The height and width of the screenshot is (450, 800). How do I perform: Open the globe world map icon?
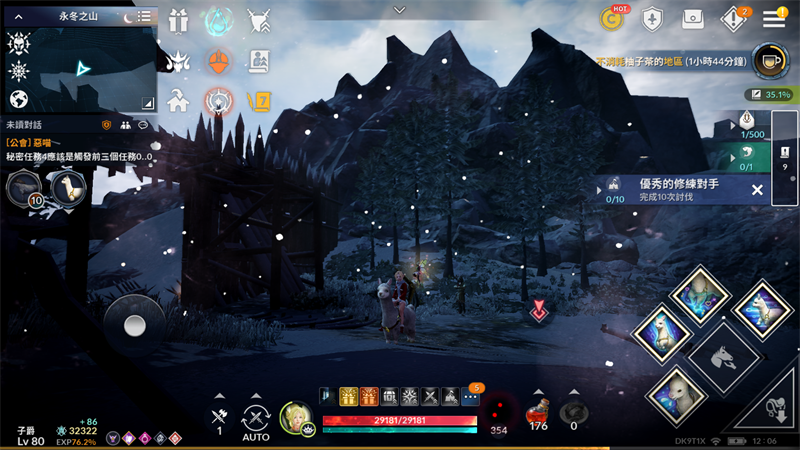point(18,99)
